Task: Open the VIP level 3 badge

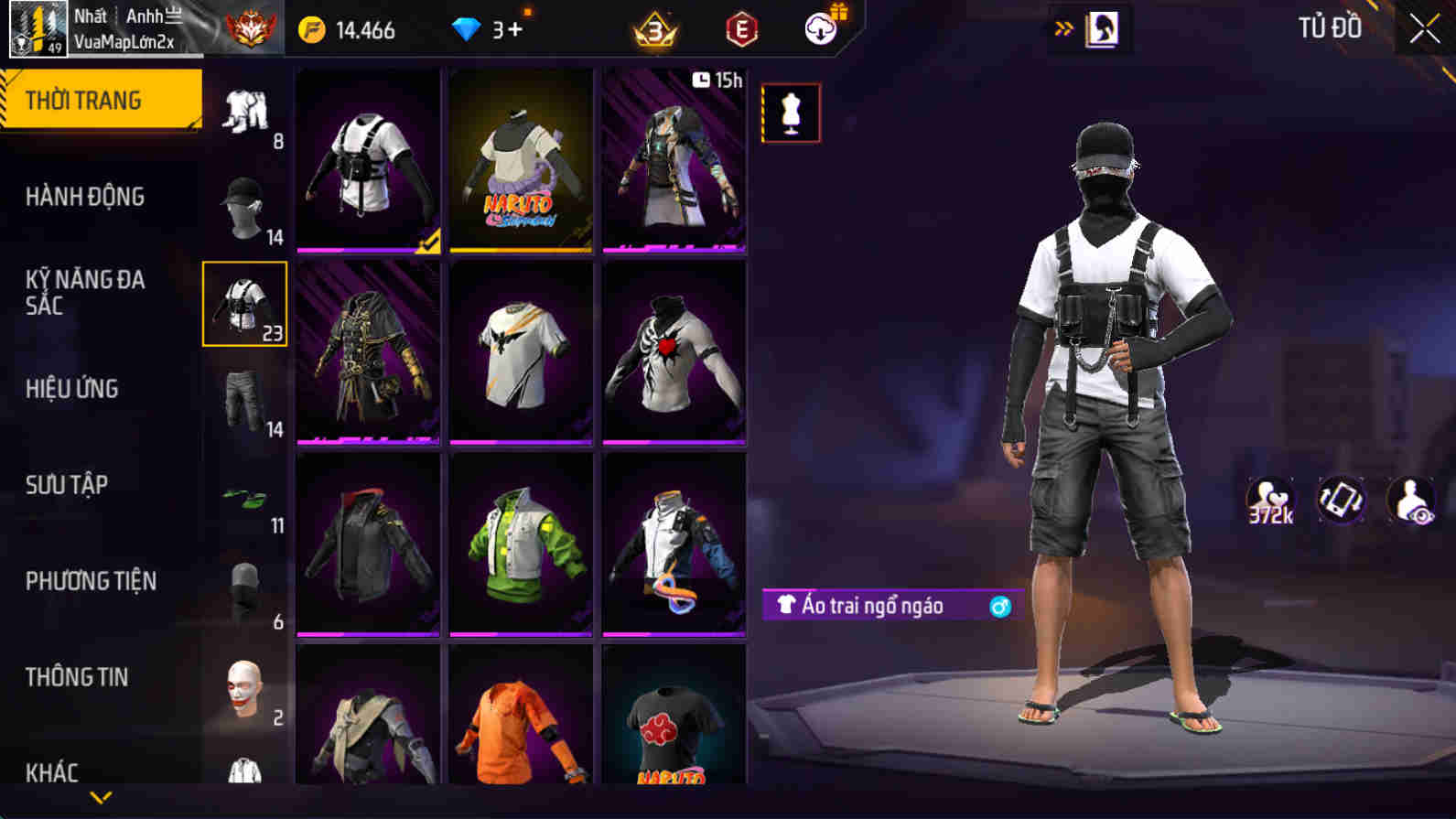Action: 652,28
